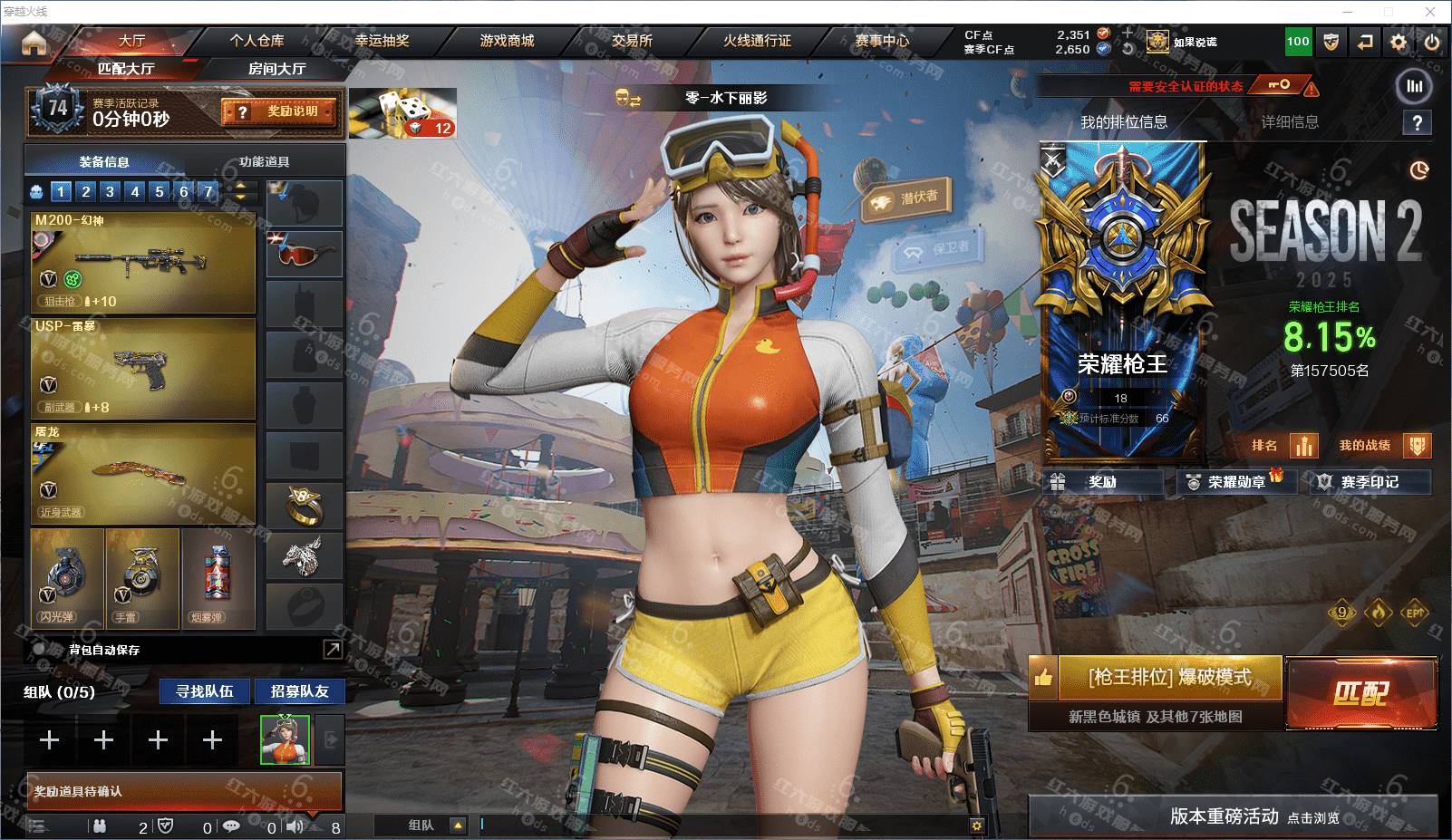Open the 个人仓库 warehouse menu

tap(257, 41)
